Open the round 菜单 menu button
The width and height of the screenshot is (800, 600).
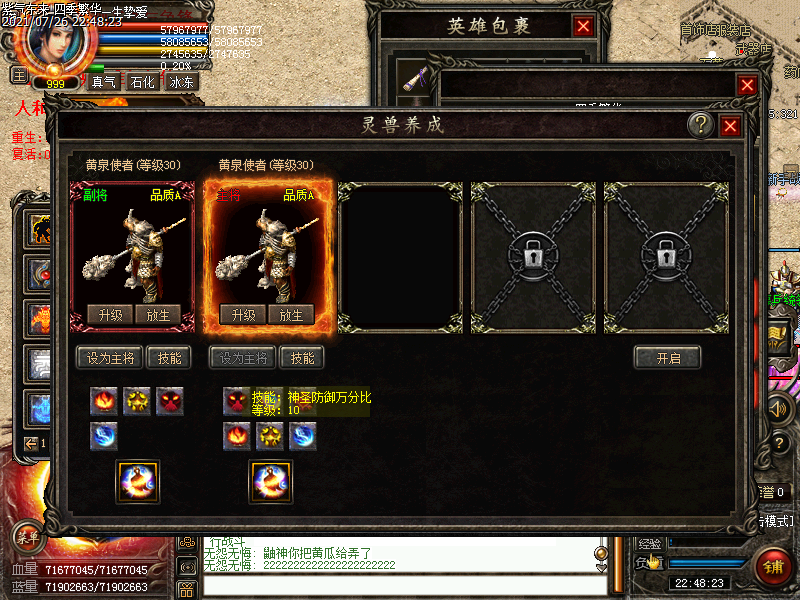coord(28,537)
